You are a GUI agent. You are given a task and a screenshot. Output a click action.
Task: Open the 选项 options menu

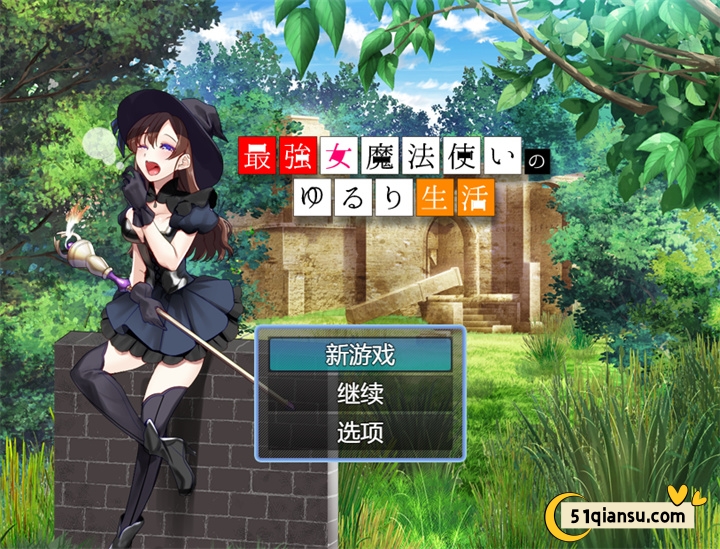(360, 433)
